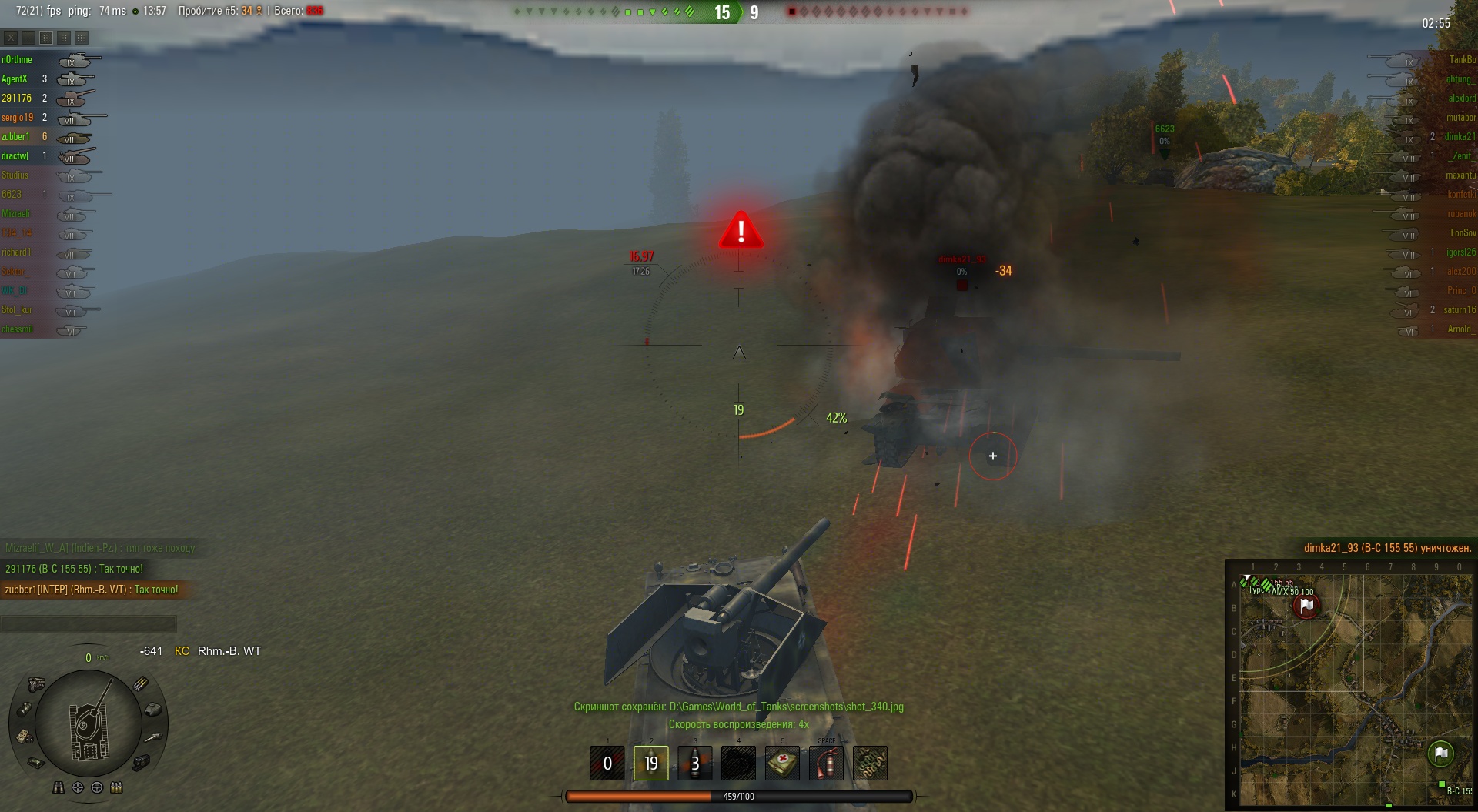The width and height of the screenshot is (1478, 812).
Task: Click the driver steering wheel crew icon
Action: [x=97, y=787]
